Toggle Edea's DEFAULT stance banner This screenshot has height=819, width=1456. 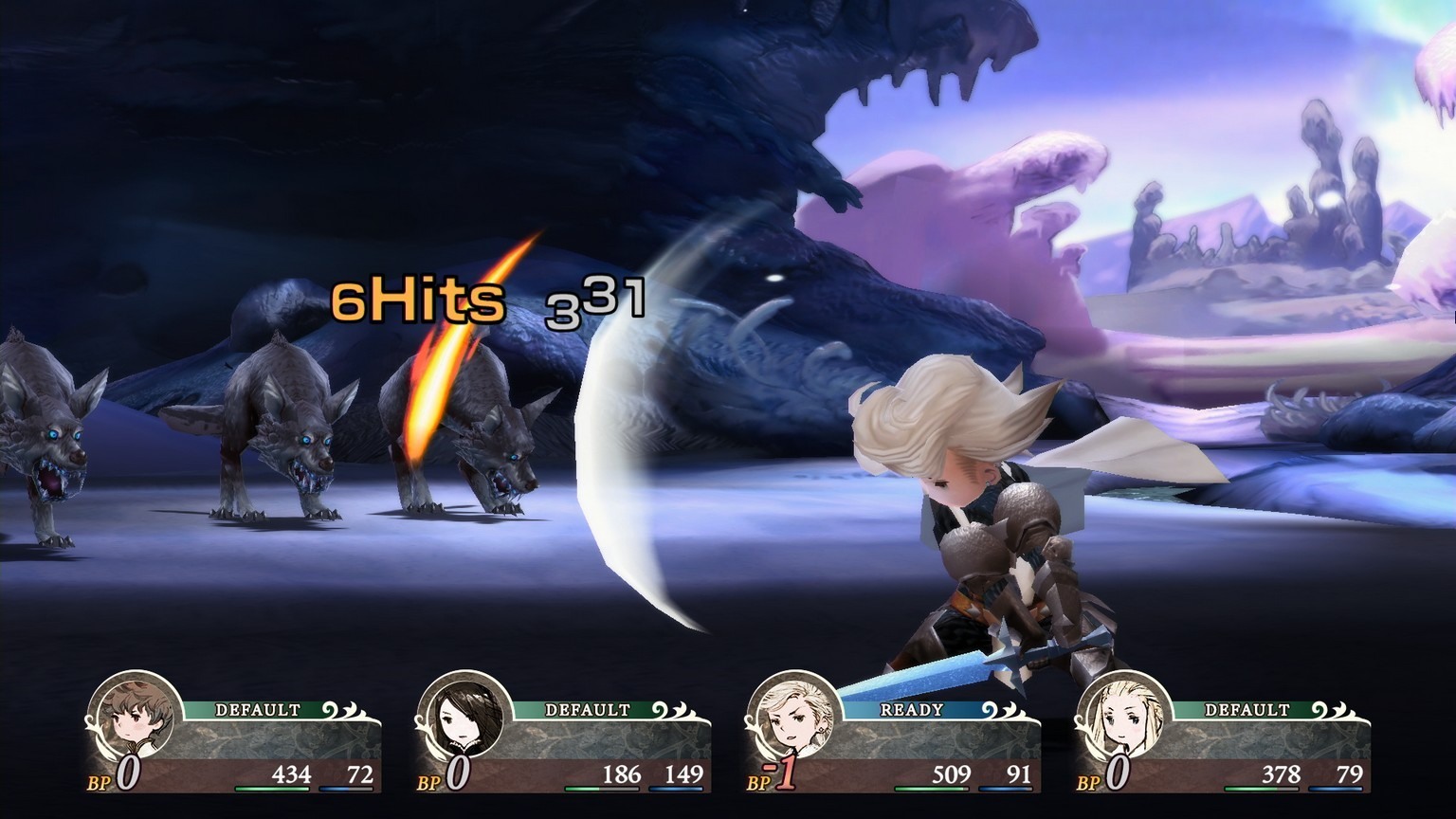[x=1247, y=707]
